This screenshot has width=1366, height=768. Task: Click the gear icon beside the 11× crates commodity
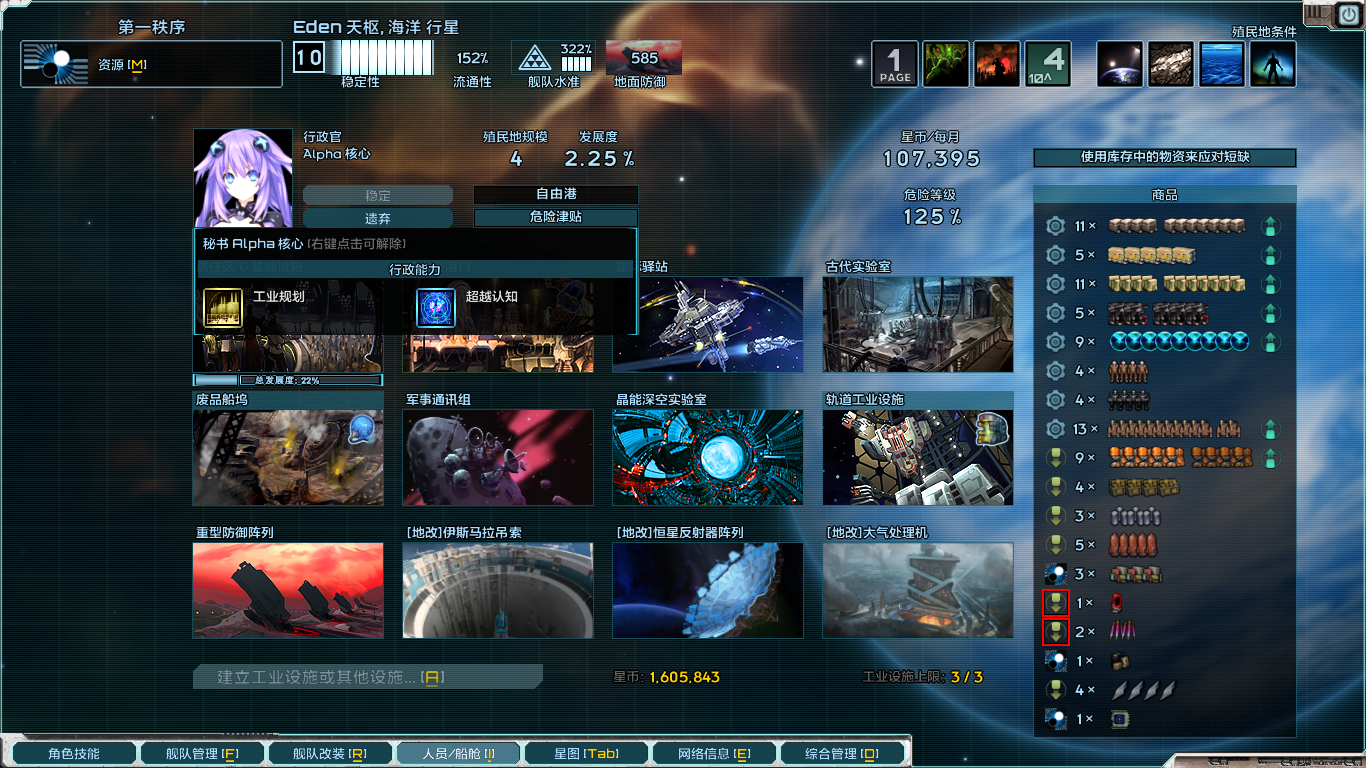[x=1055, y=226]
